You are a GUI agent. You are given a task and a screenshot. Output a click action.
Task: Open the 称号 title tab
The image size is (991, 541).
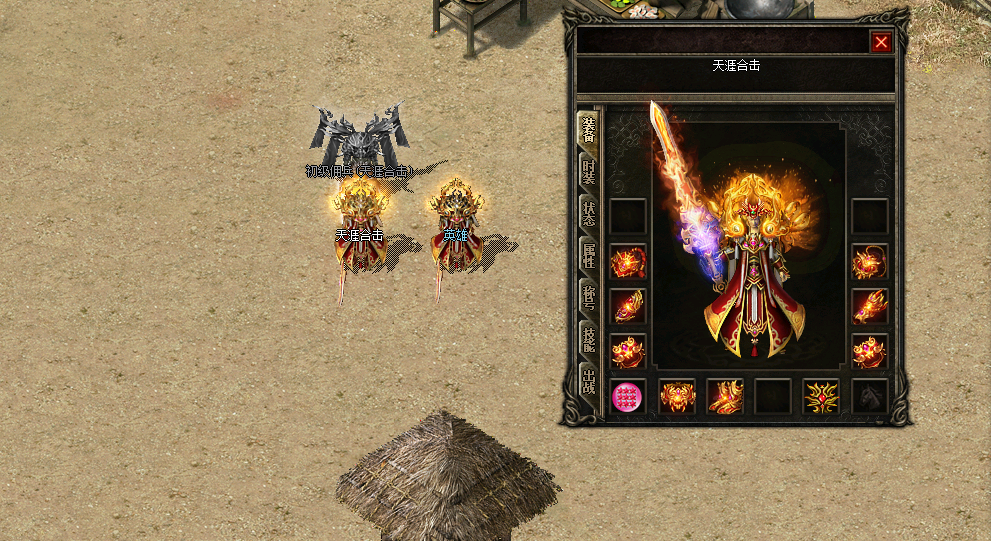[588, 298]
